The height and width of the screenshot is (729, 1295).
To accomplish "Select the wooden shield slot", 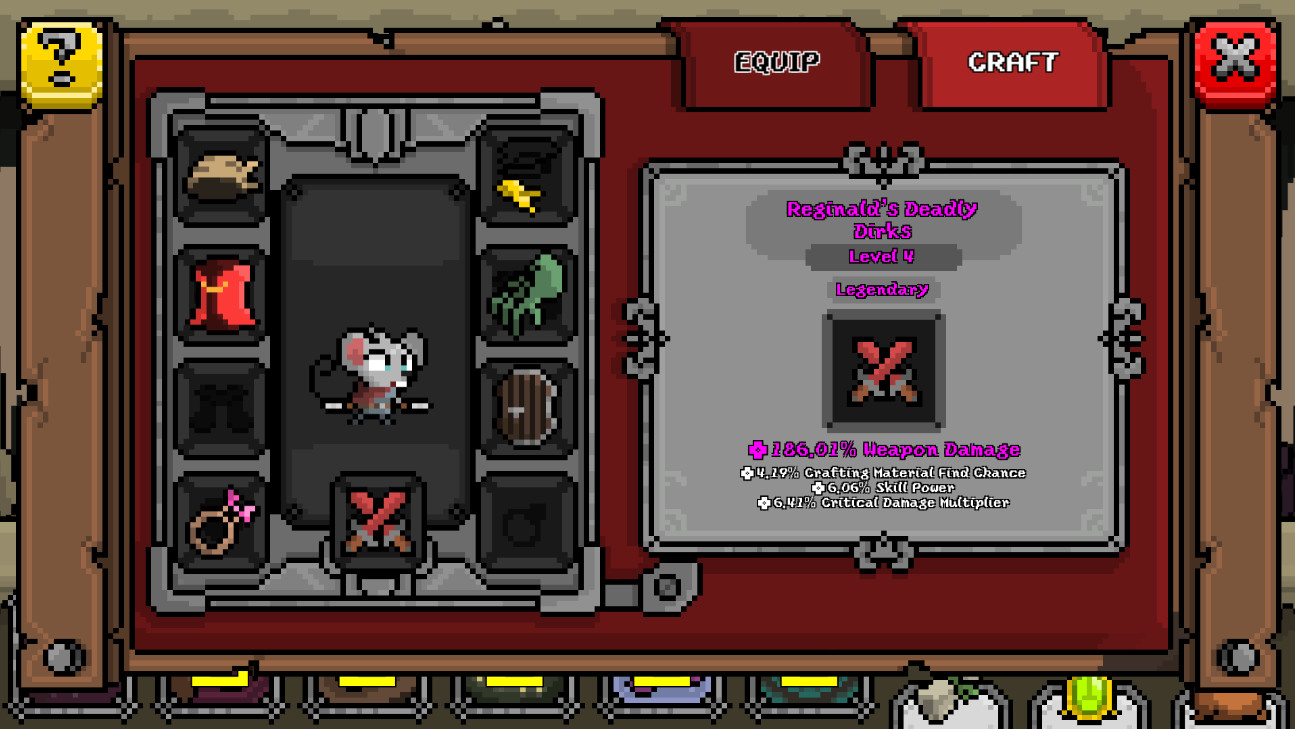I will pos(527,404).
